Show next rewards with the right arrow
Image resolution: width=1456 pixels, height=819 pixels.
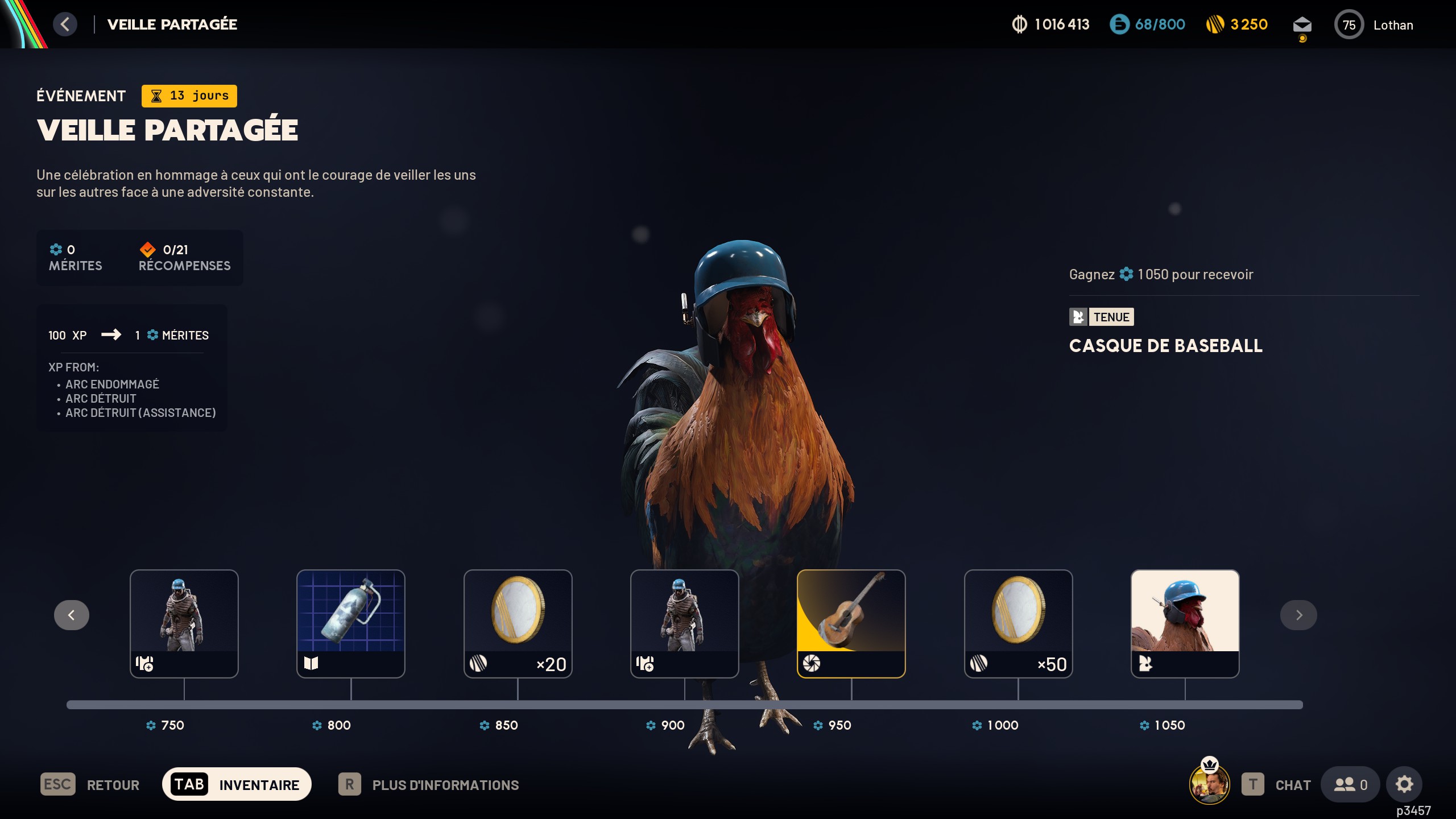pyautogui.click(x=1298, y=615)
